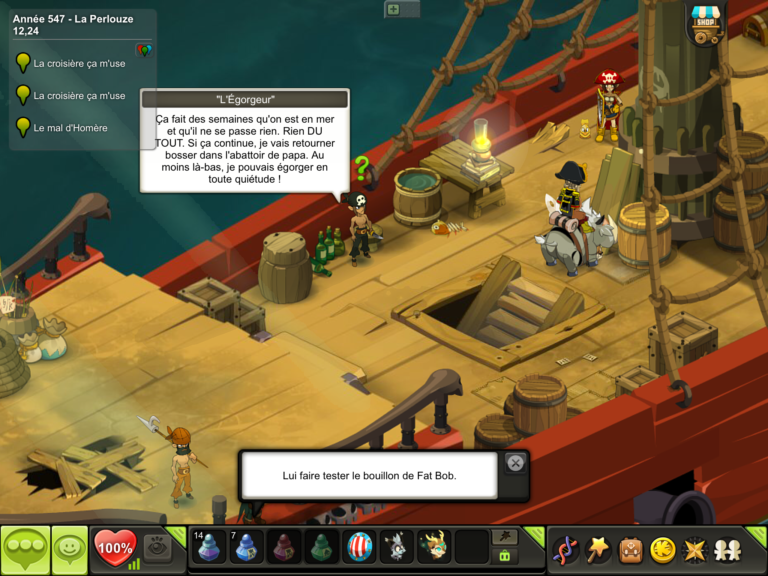Open the chat with the speech bubble button
768x576 pixels.
[x=25, y=549]
